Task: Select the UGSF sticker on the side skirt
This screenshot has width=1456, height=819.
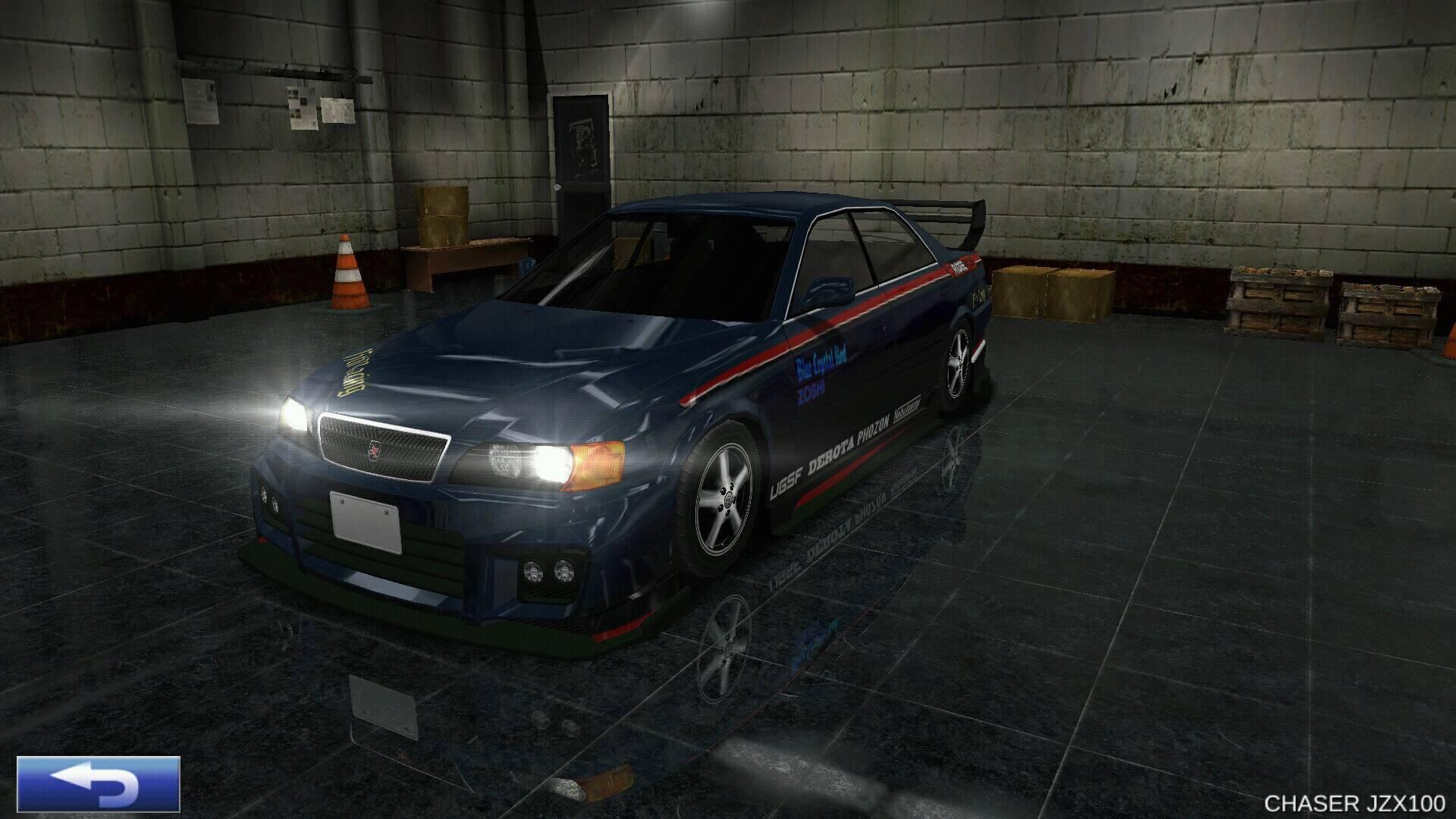Action: click(x=787, y=479)
